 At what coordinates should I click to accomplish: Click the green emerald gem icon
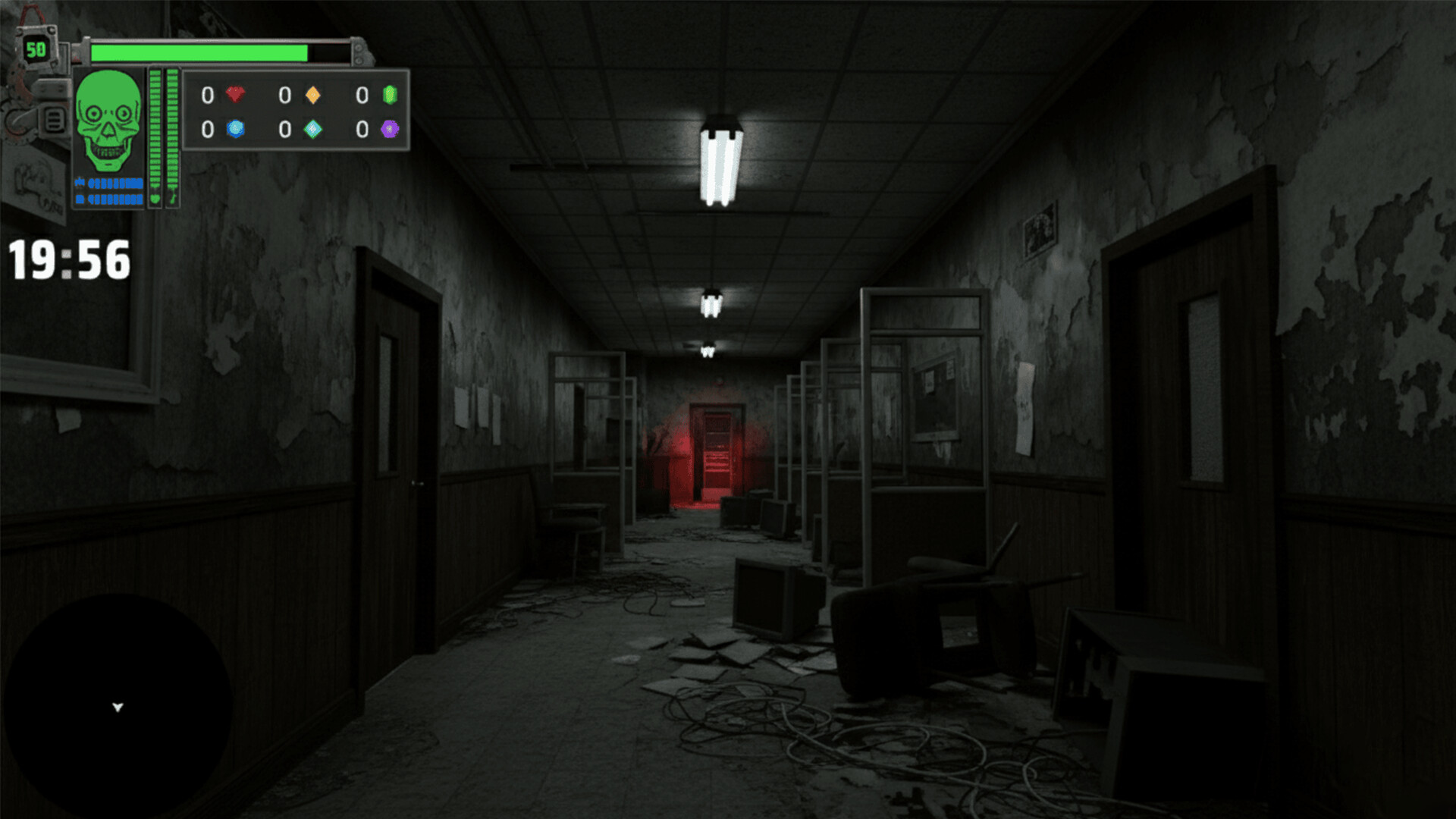point(389,95)
